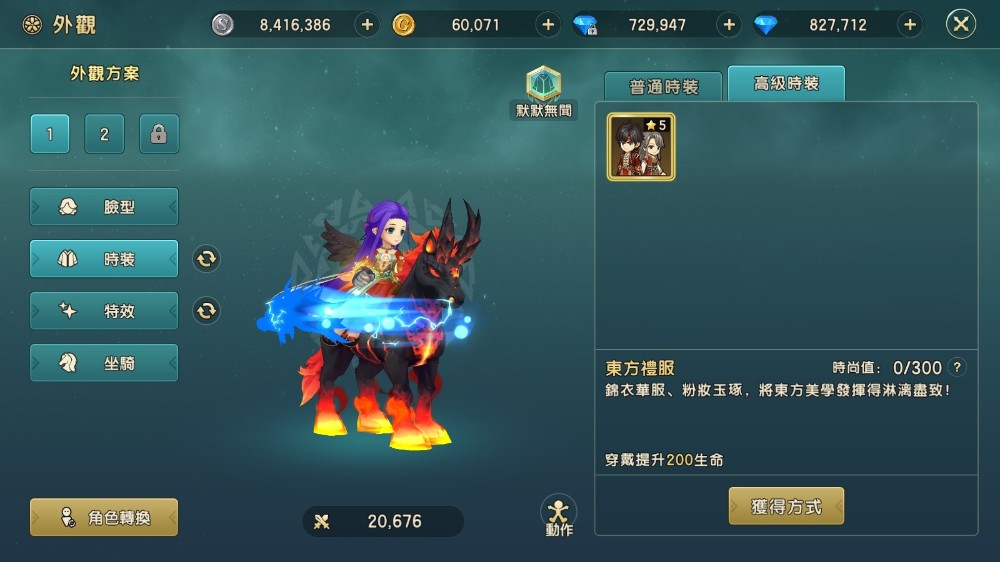Select appearance scheme 1

tap(50, 134)
